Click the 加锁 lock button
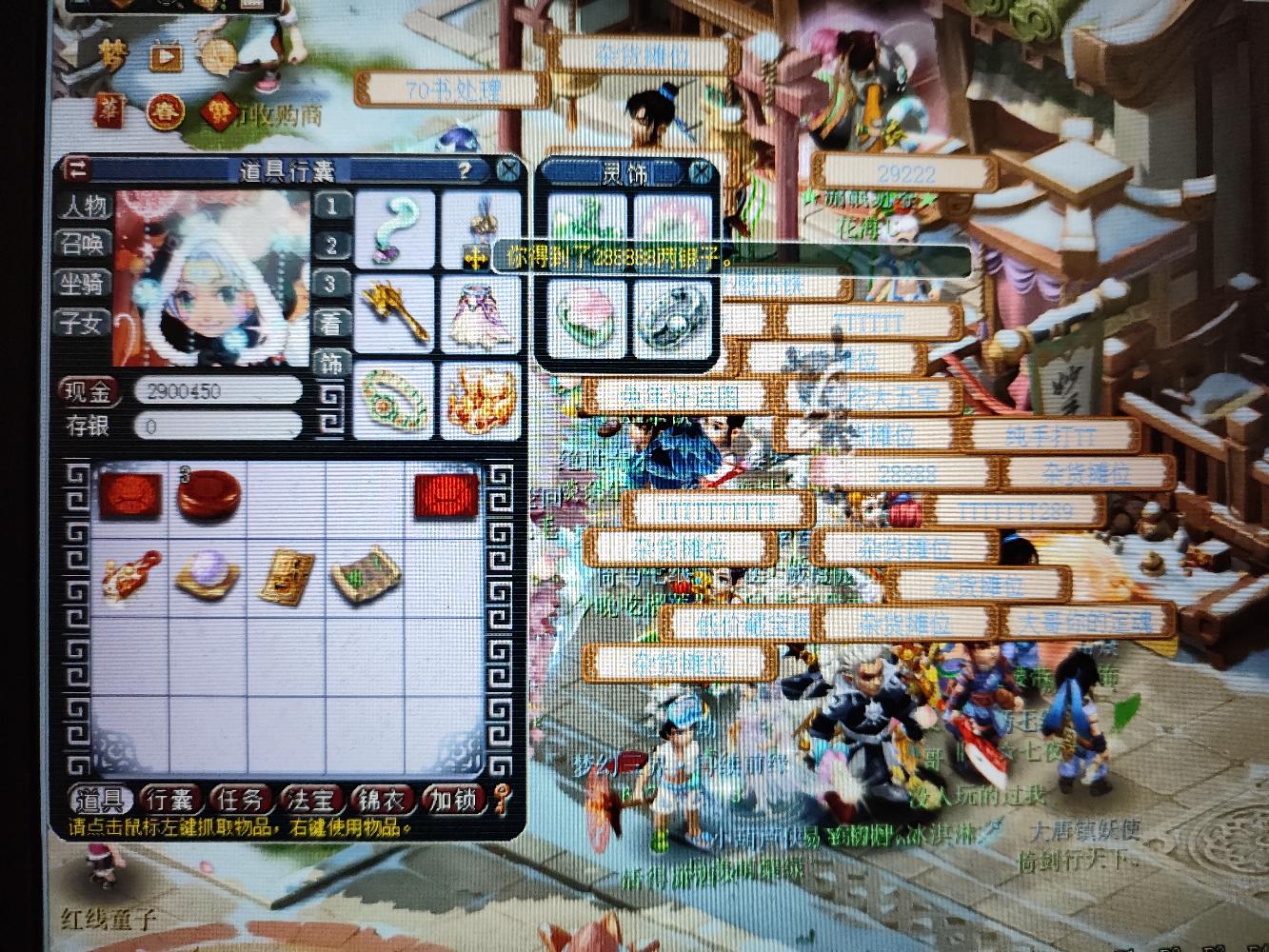The width and height of the screenshot is (1269, 952). [452, 800]
